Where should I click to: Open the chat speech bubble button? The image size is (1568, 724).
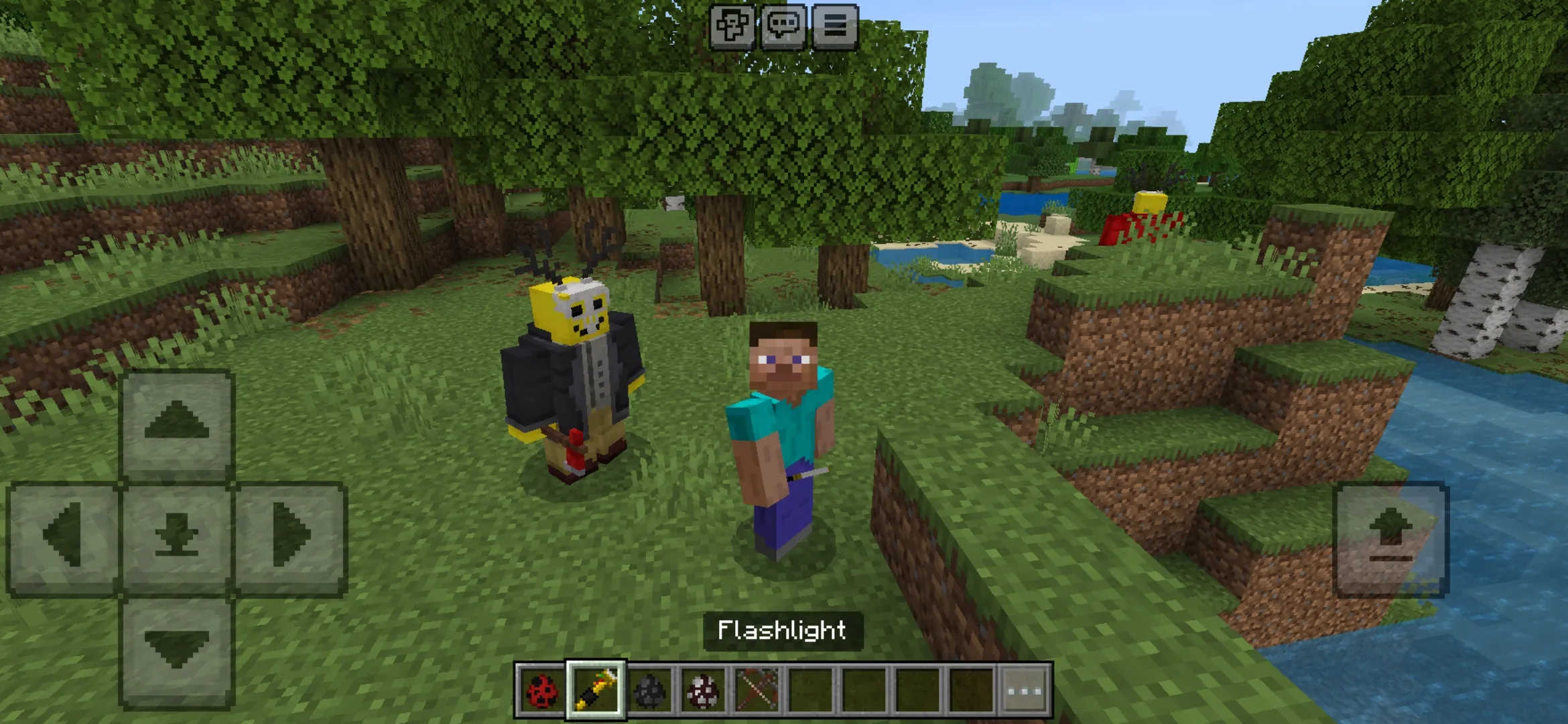783,27
